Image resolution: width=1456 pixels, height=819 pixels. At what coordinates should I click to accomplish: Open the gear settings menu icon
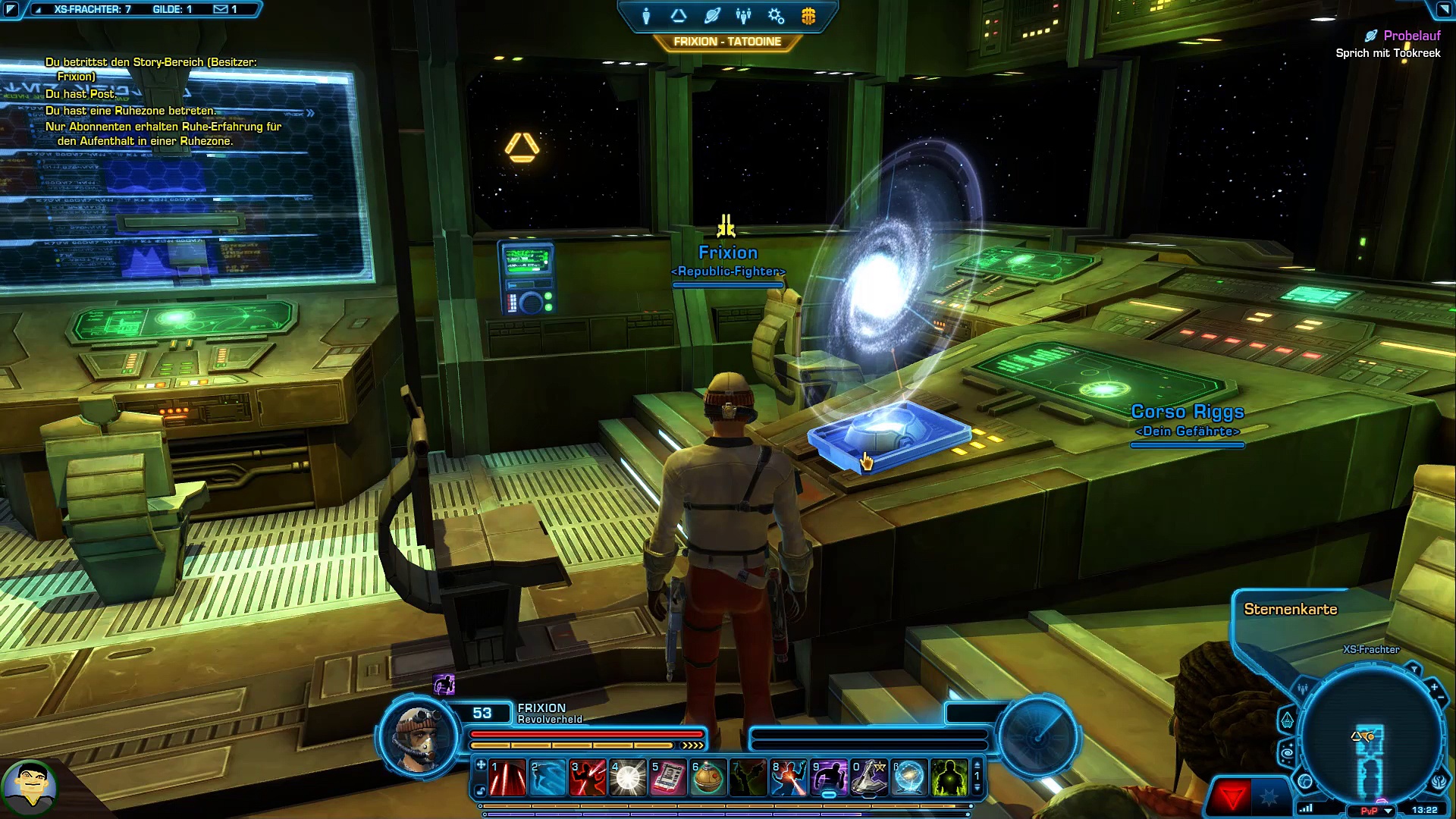click(x=776, y=16)
